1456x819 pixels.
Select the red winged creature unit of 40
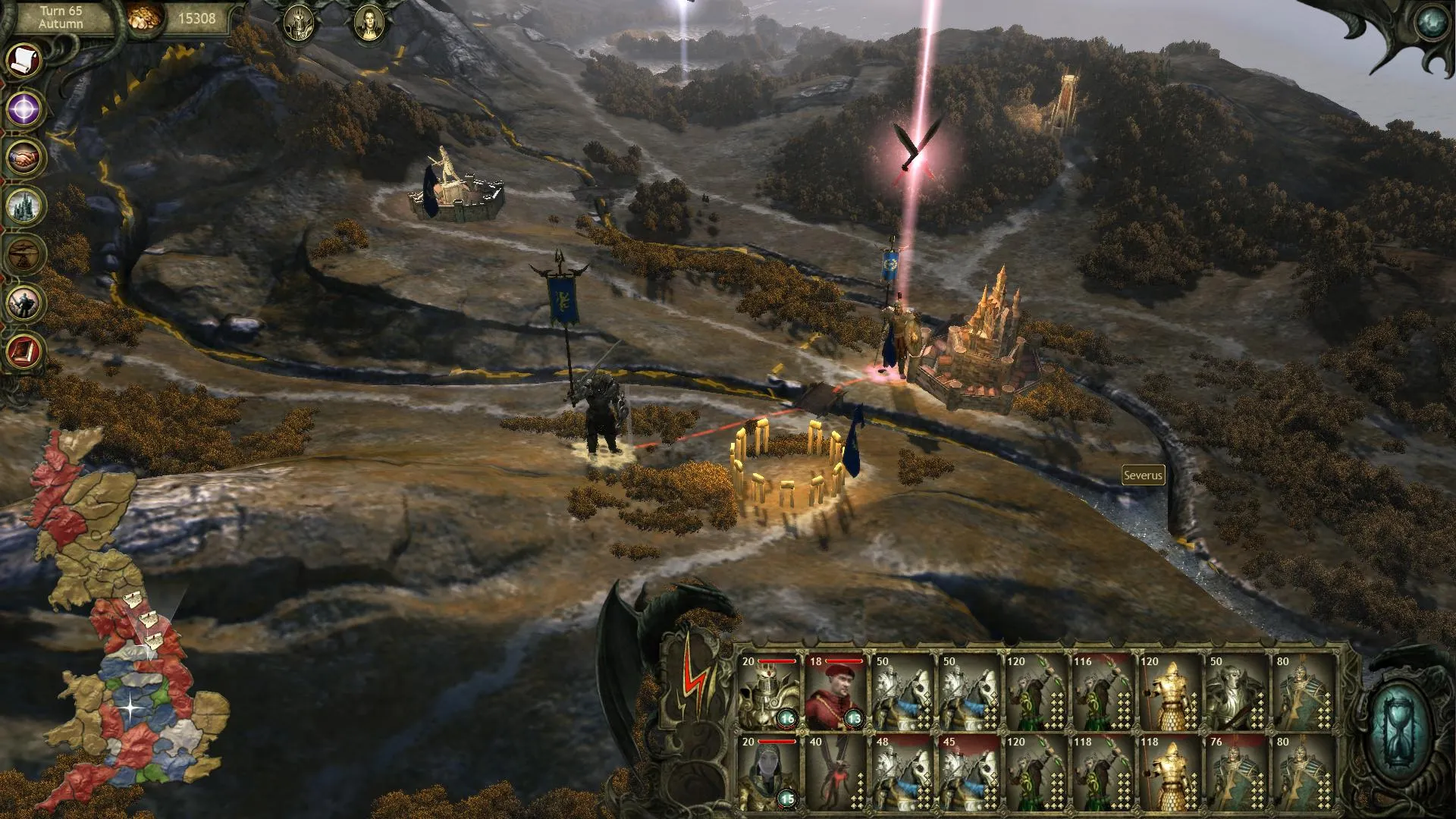835,772
